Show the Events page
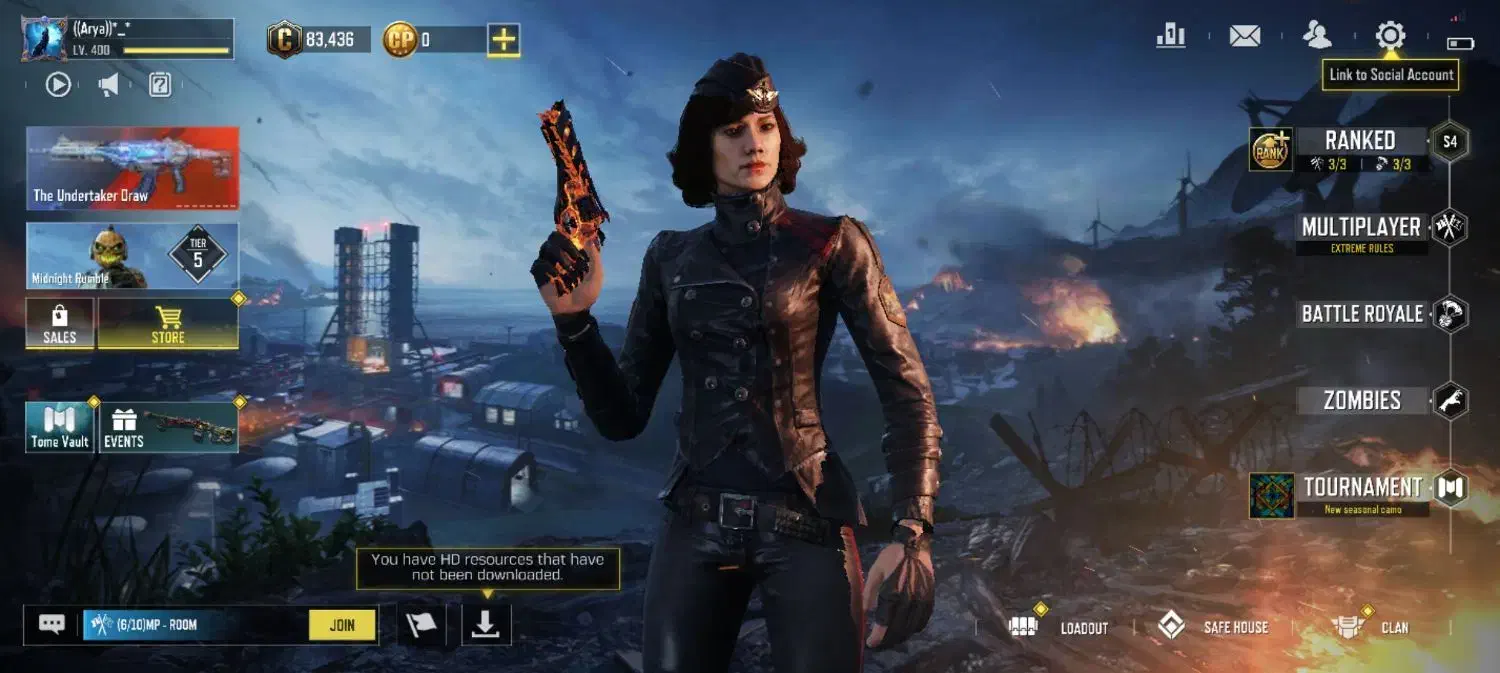 [x=168, y=427]
